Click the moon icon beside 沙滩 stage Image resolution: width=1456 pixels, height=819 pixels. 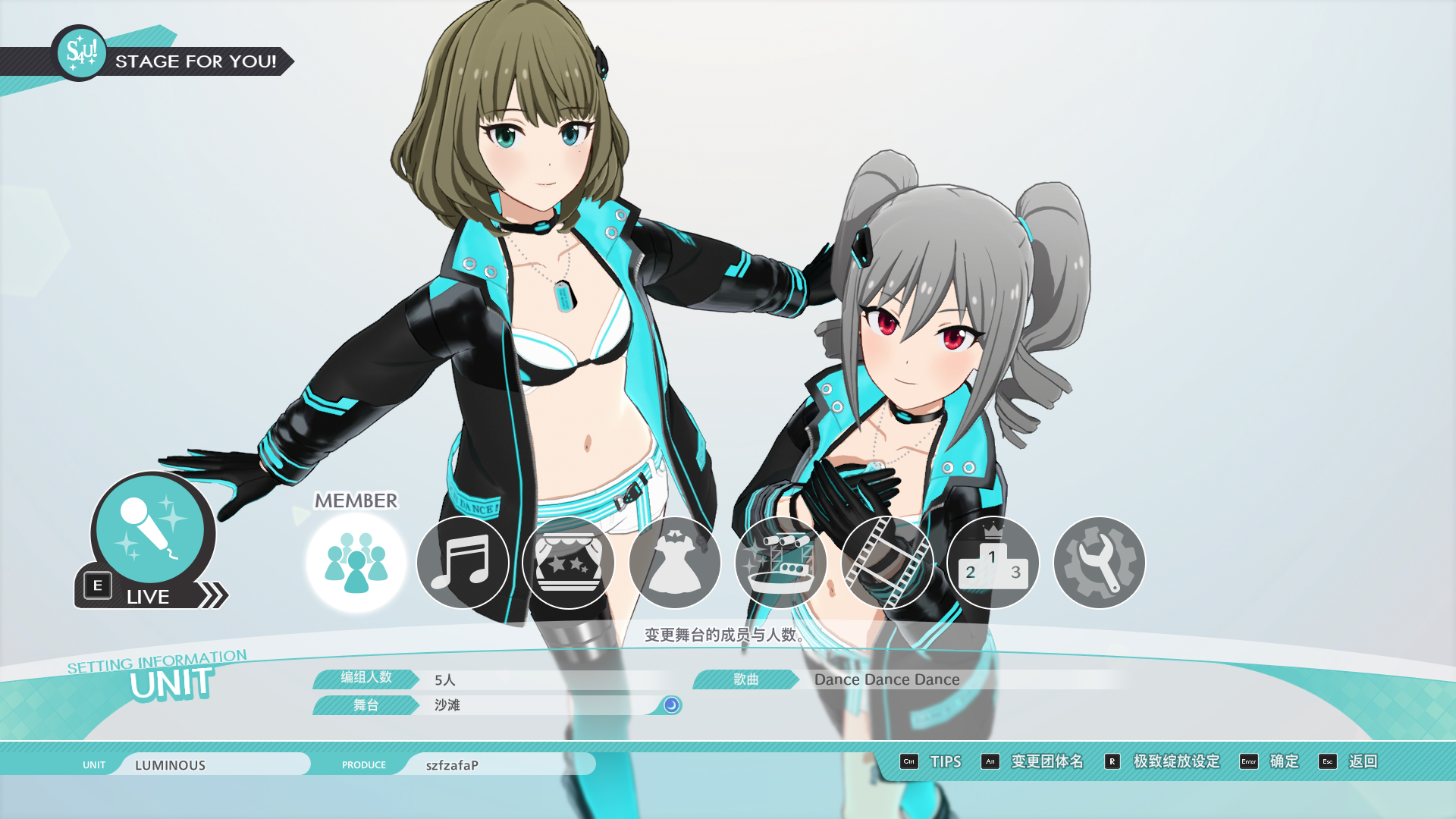tap(671, 705)
